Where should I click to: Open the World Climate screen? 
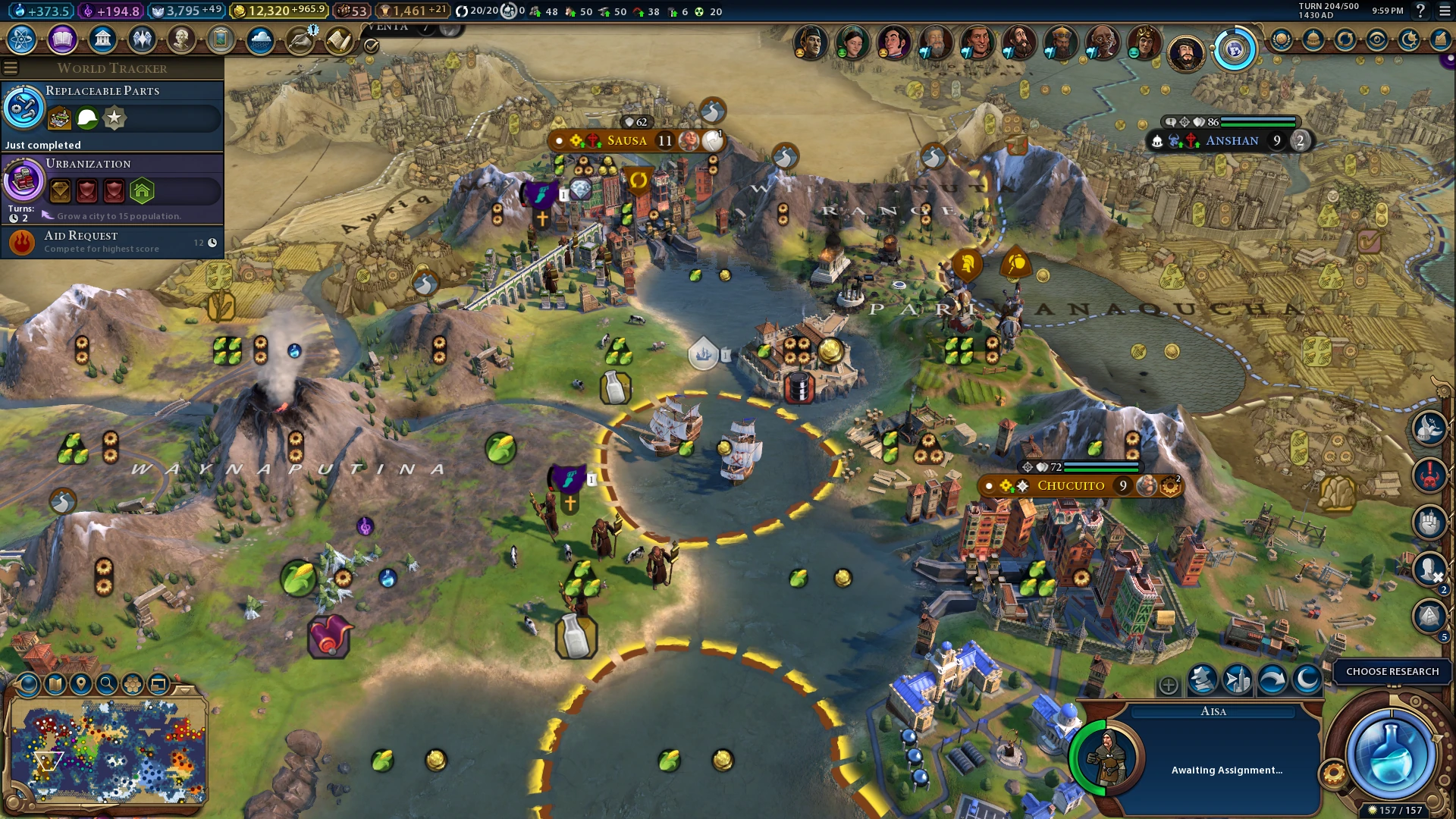click(260, 39)
